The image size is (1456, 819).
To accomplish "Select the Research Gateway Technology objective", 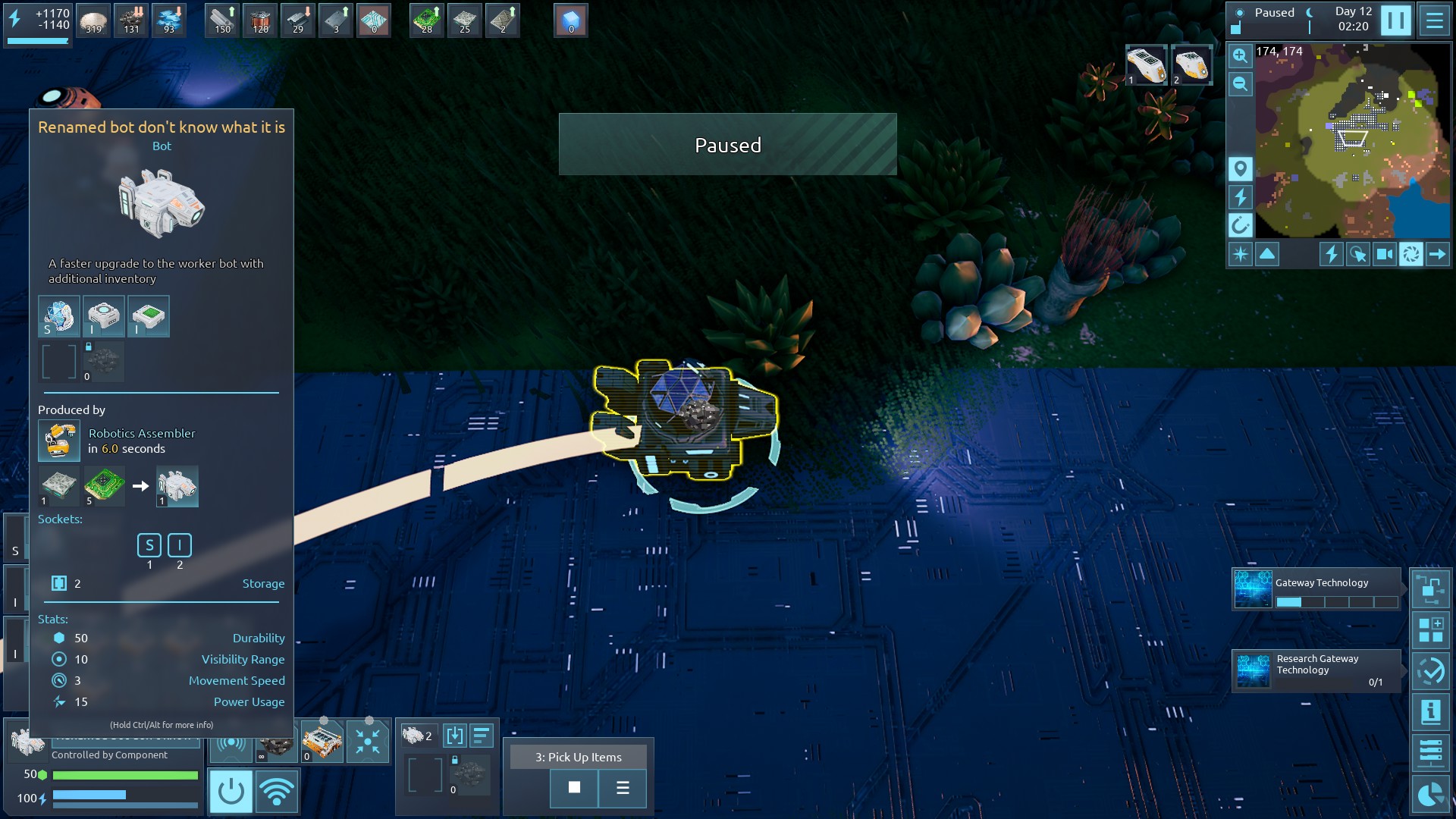I will coord(1316,670).
